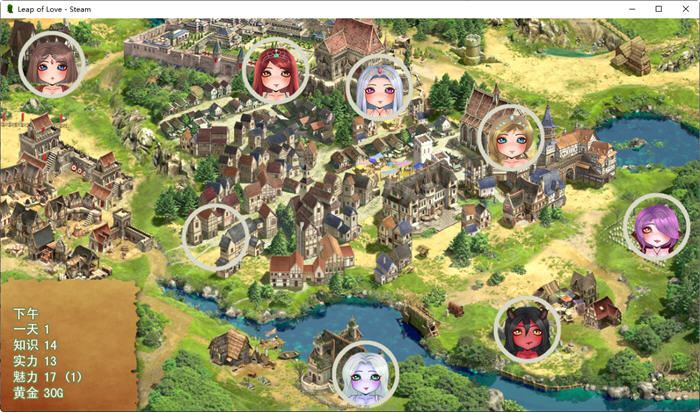
Task: Choose the purple-haired girl portrait
Action: (x=656, y=228)
